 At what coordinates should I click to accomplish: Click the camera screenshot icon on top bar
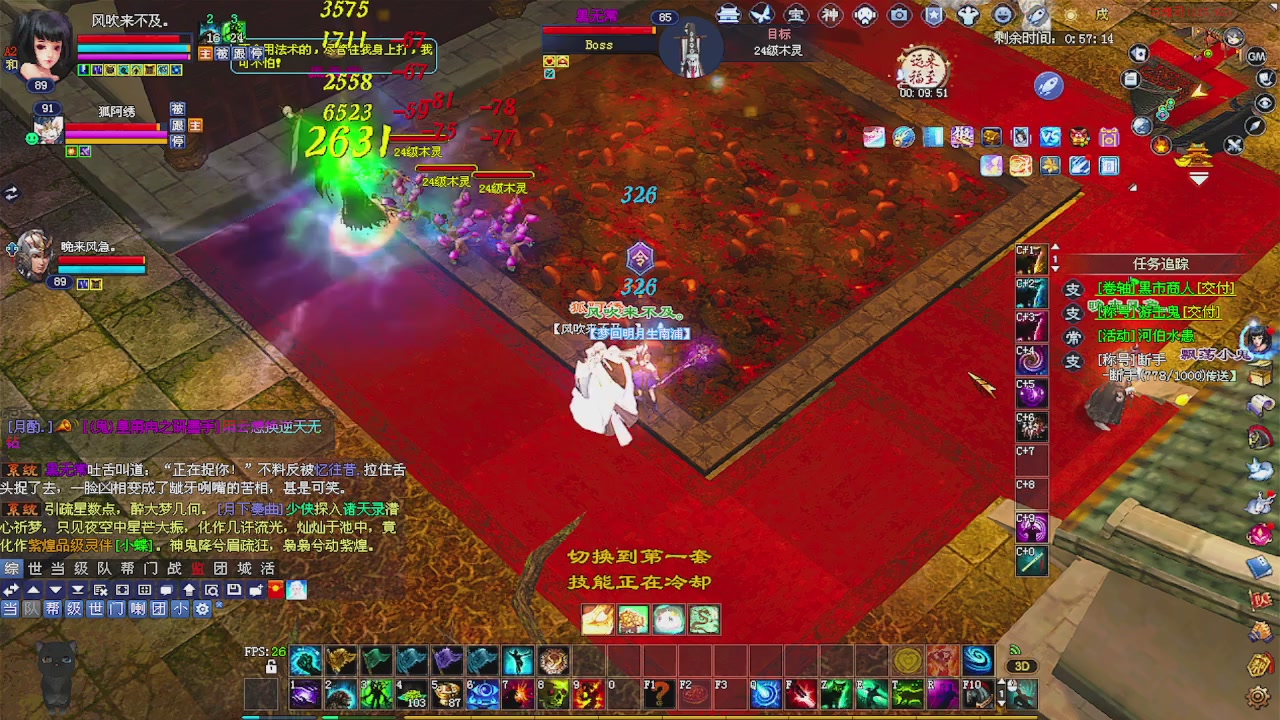pos(900,14)
